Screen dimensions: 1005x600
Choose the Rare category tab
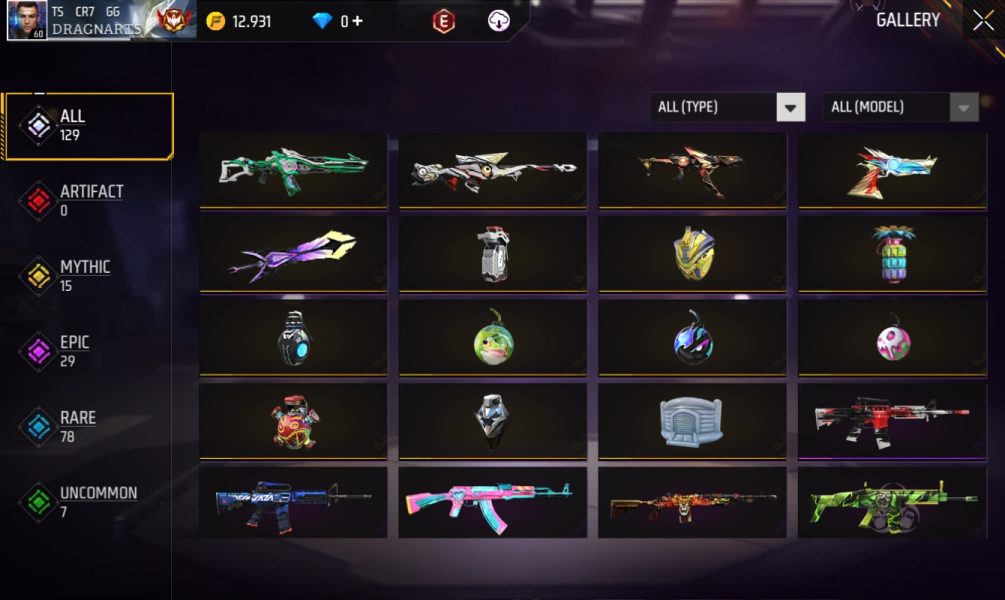88,427
